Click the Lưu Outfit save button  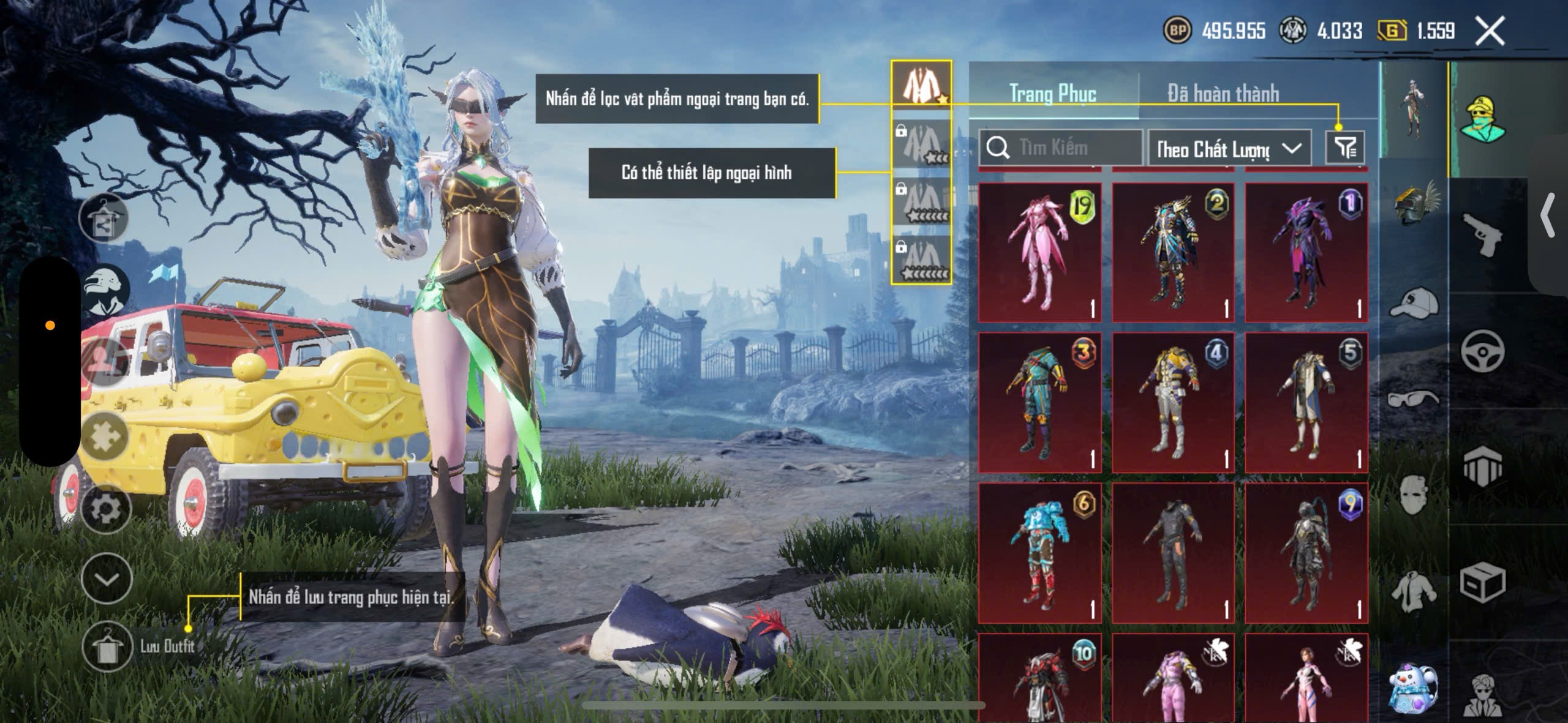pos(108,647)
